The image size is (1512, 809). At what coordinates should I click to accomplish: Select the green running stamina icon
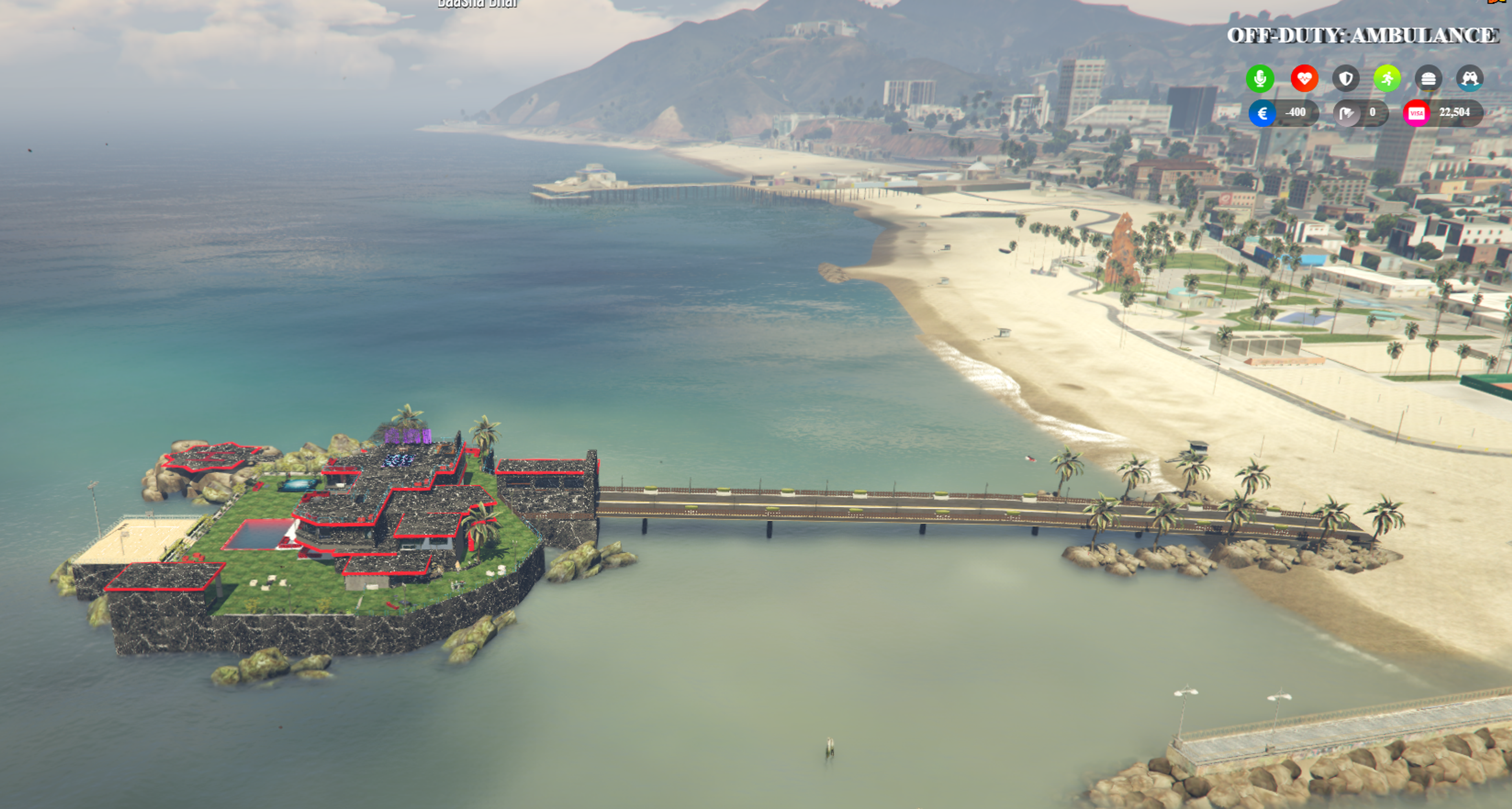click(x=1387, y=79)
